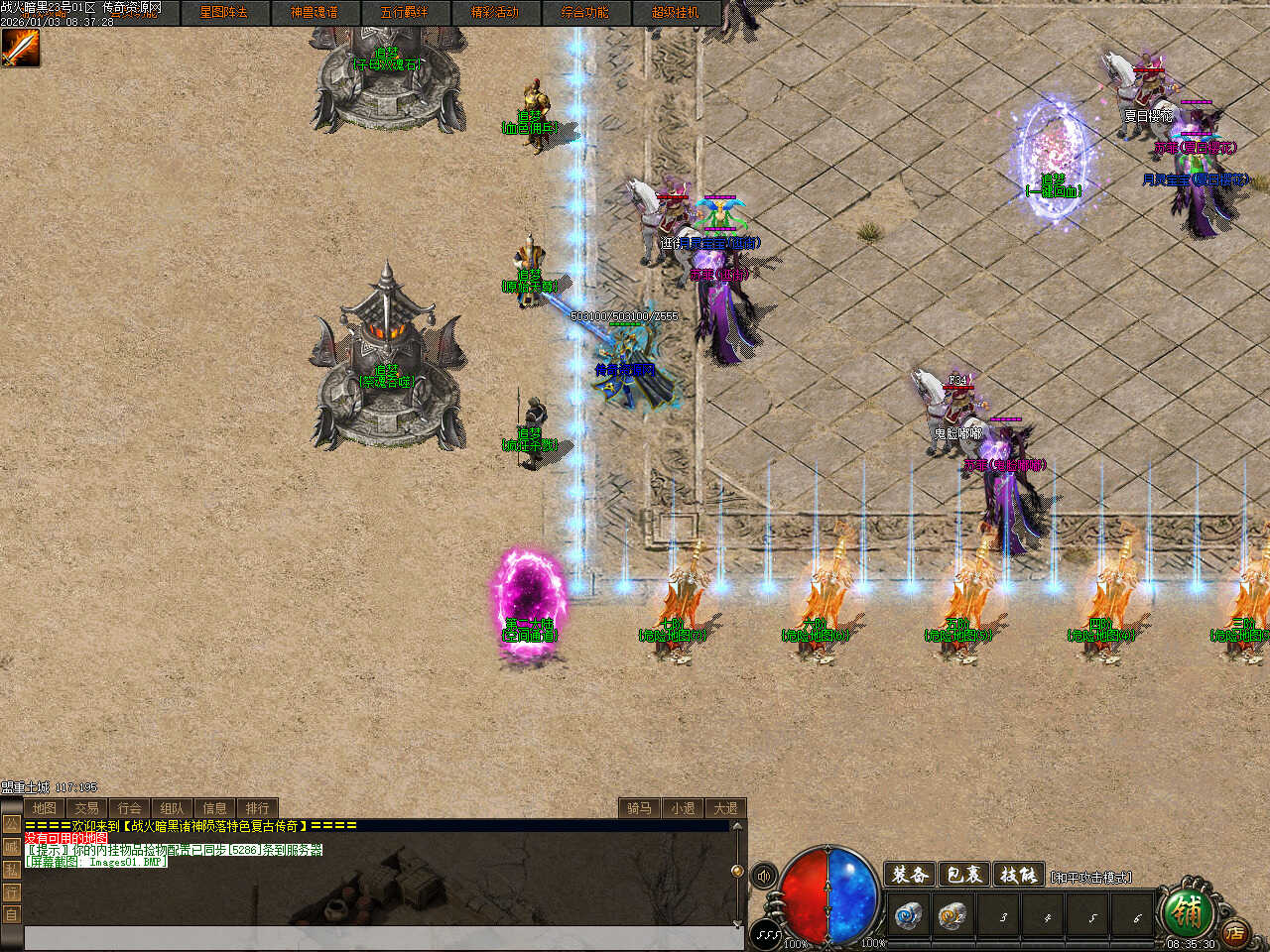The height and width of the screenshot is (952, 1270).
Task: Open the 装备 equipment panel
Action: click(910, 875)
